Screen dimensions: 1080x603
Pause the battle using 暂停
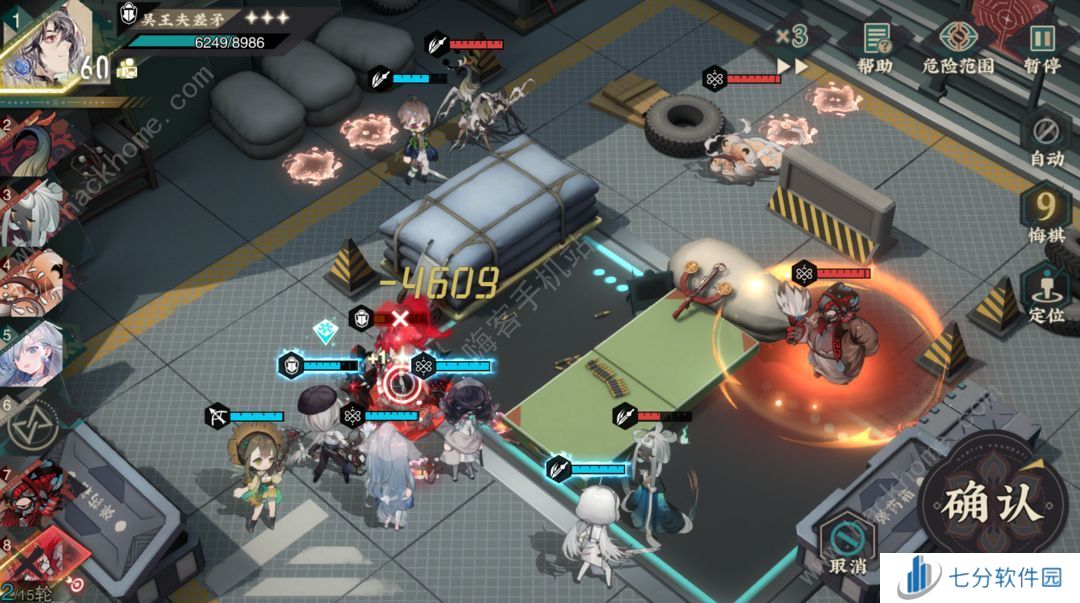click(x=1042, y=47)
